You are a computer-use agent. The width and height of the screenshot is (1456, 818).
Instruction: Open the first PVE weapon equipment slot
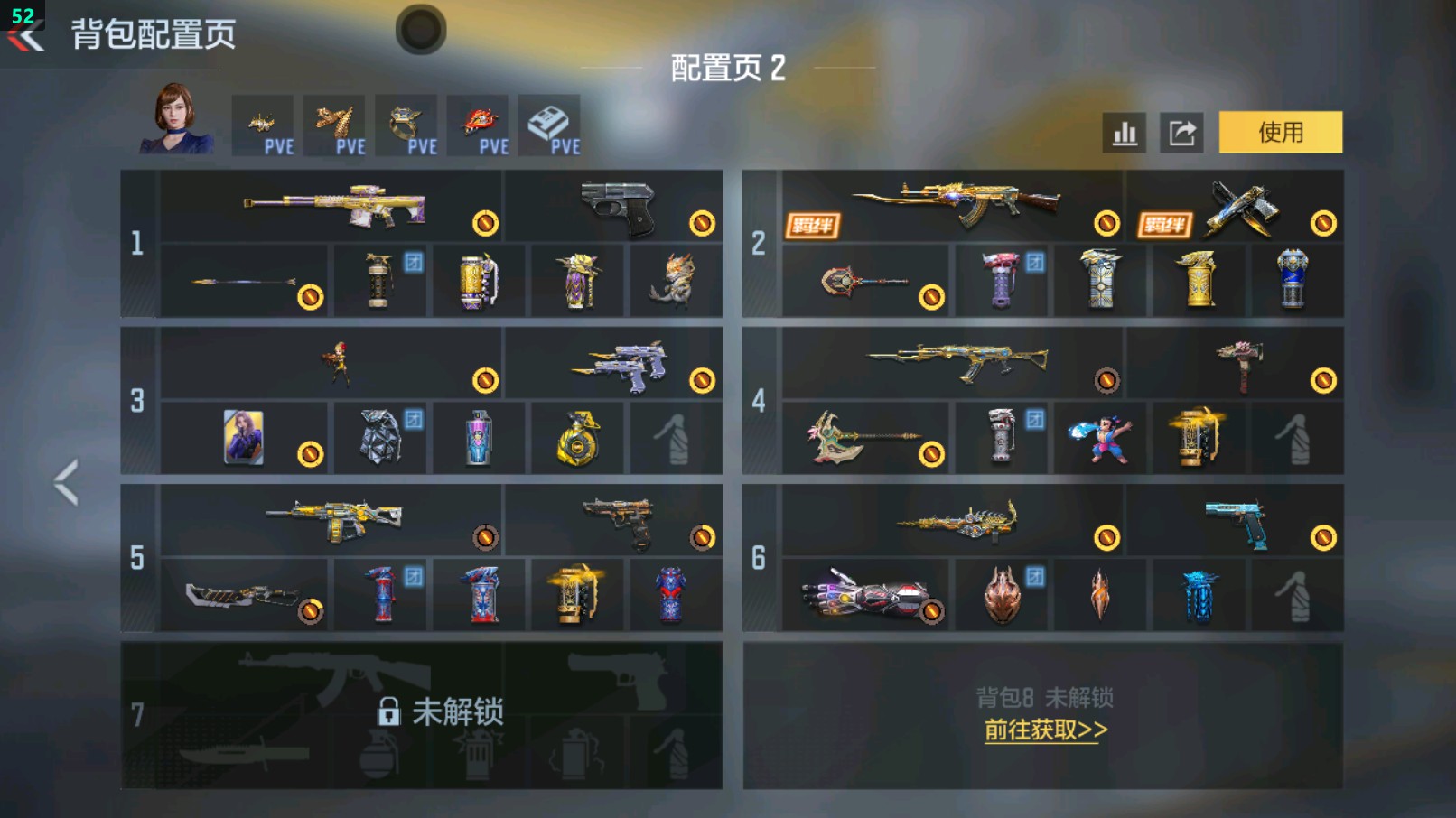coord(262,125)
